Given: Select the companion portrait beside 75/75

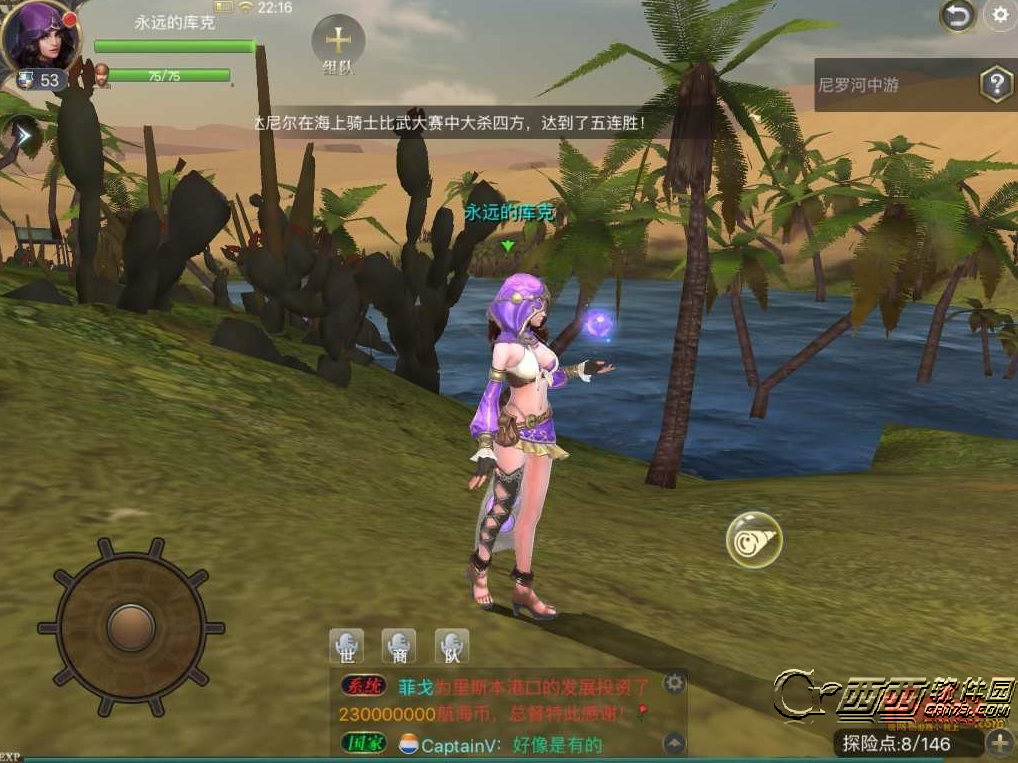Looking at the screenshot, I should click(x=102, y=76).
